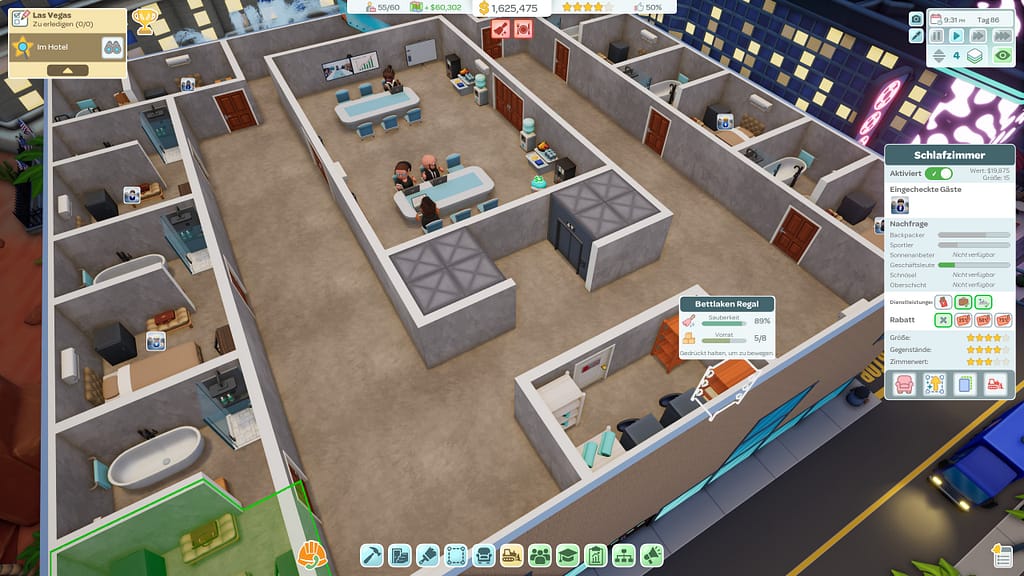Toggle the green eye visibility button
1024x576 pixels.
1001,56
